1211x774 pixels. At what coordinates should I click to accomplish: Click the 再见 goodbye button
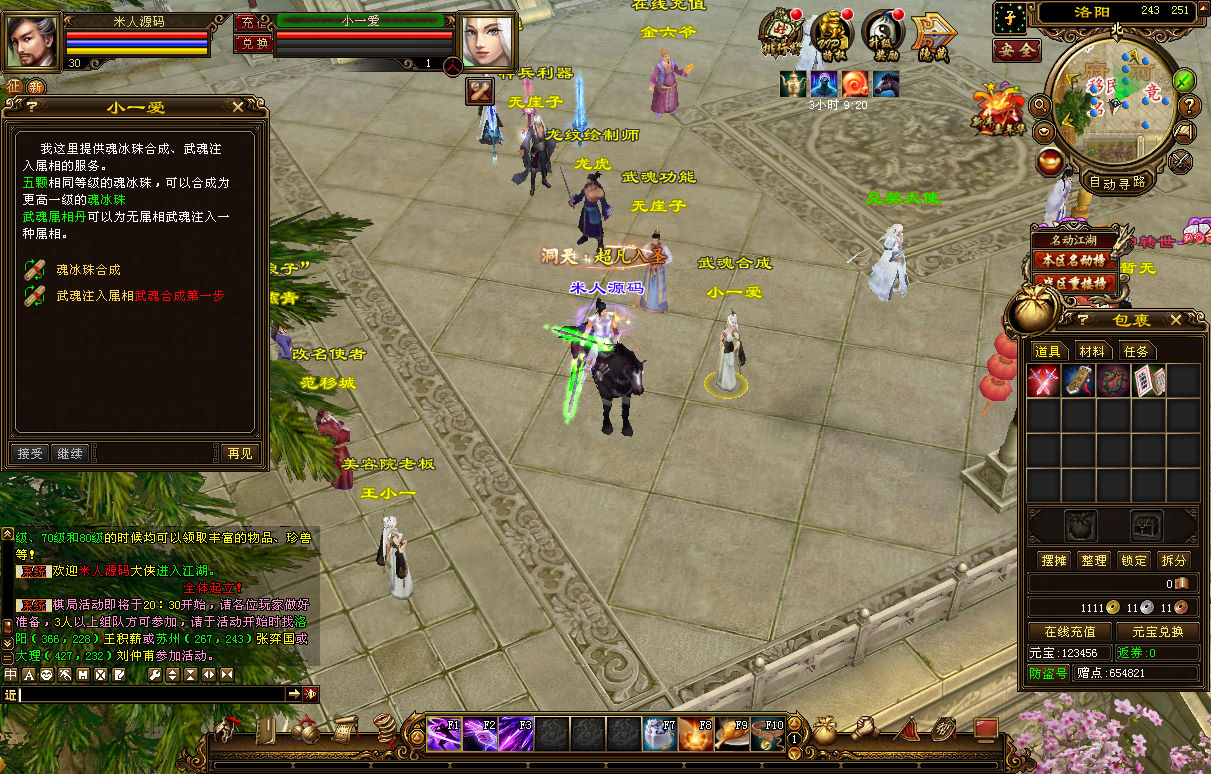tap(240, 453)
